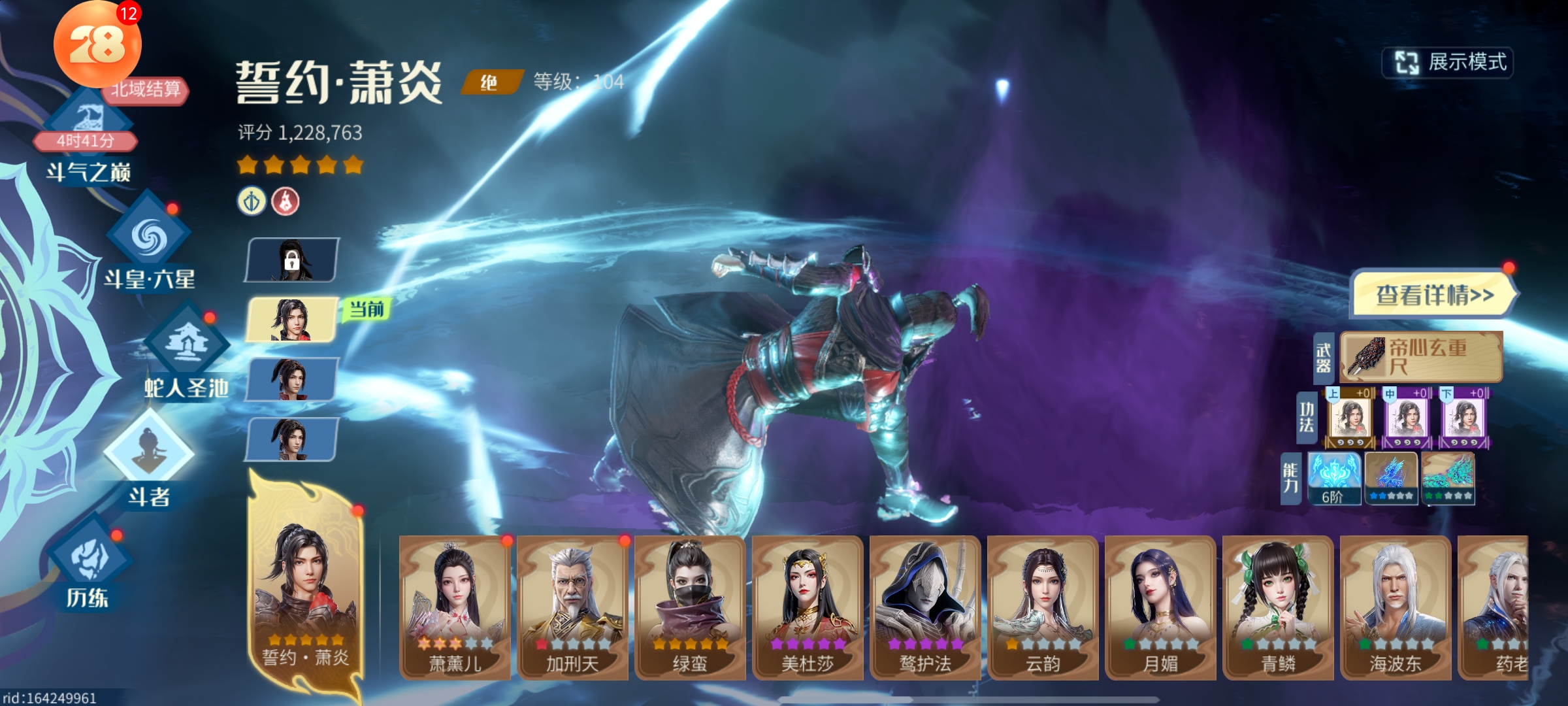Enter the 蛇人圣池 menu
Viewport: 1568px width, 706px height.
coord(187,350)
